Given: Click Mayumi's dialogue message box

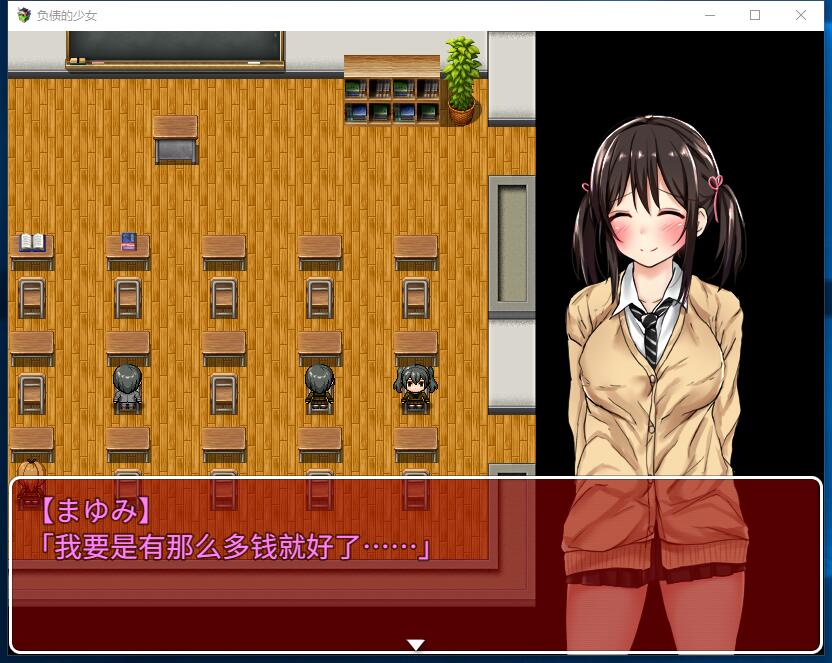Looking at the screenshot, I should pyautogui.click(x=416, y=565).
